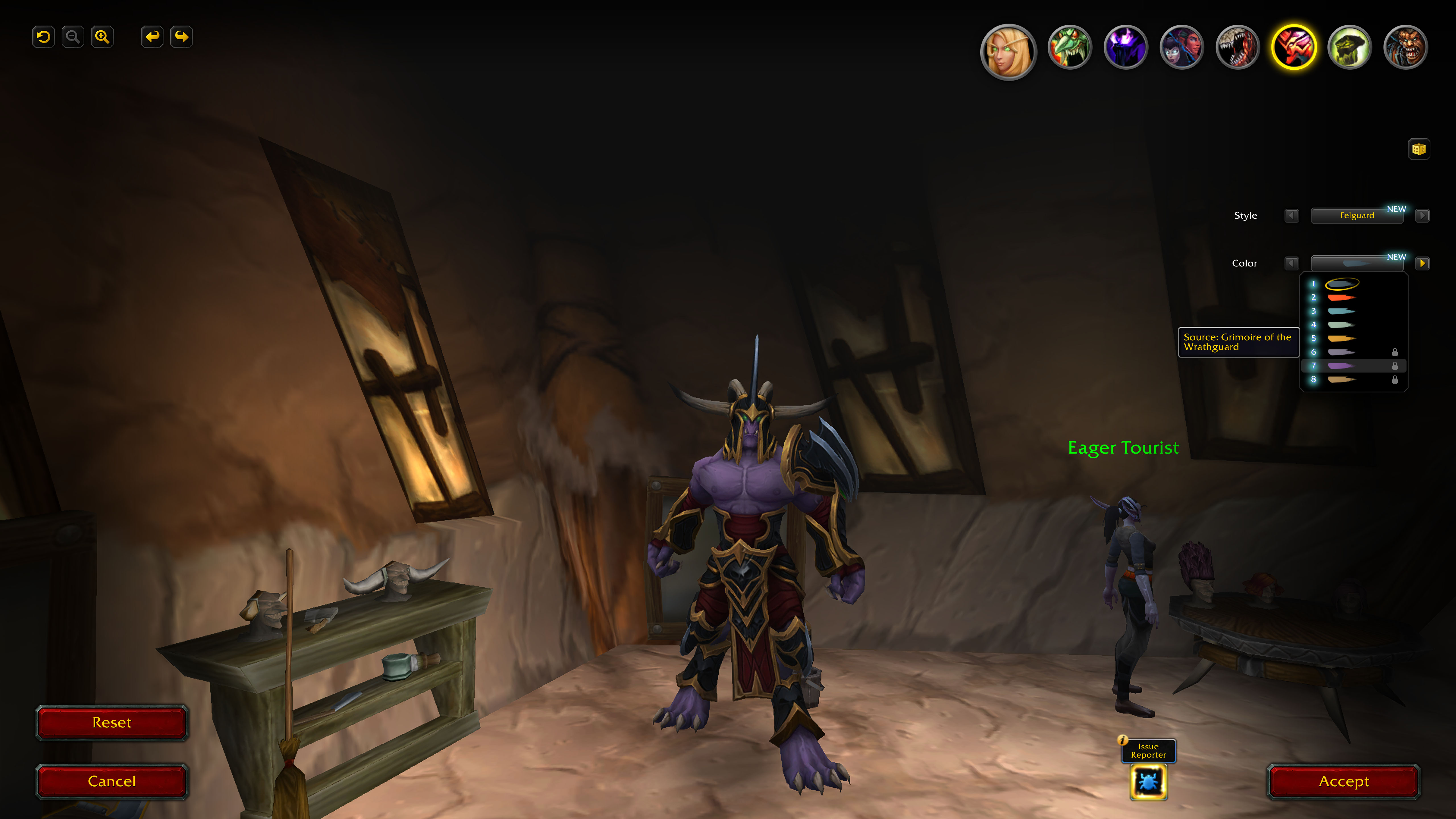
Task: Advance to the next color option arrow
Action: tap(1422, 263)
